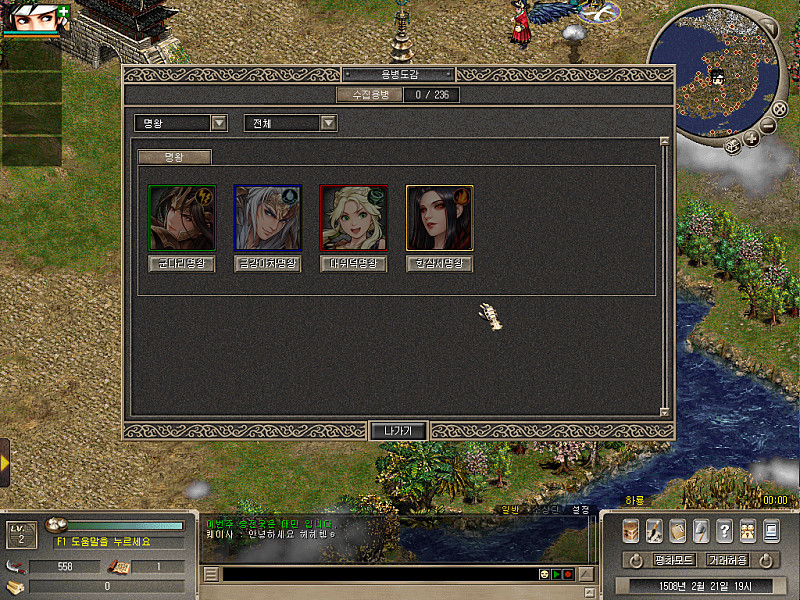The height and width of the screenshot is (600, 800).
Task: Click the 군다리명왕 name button
Action: [x=181, y=265]
